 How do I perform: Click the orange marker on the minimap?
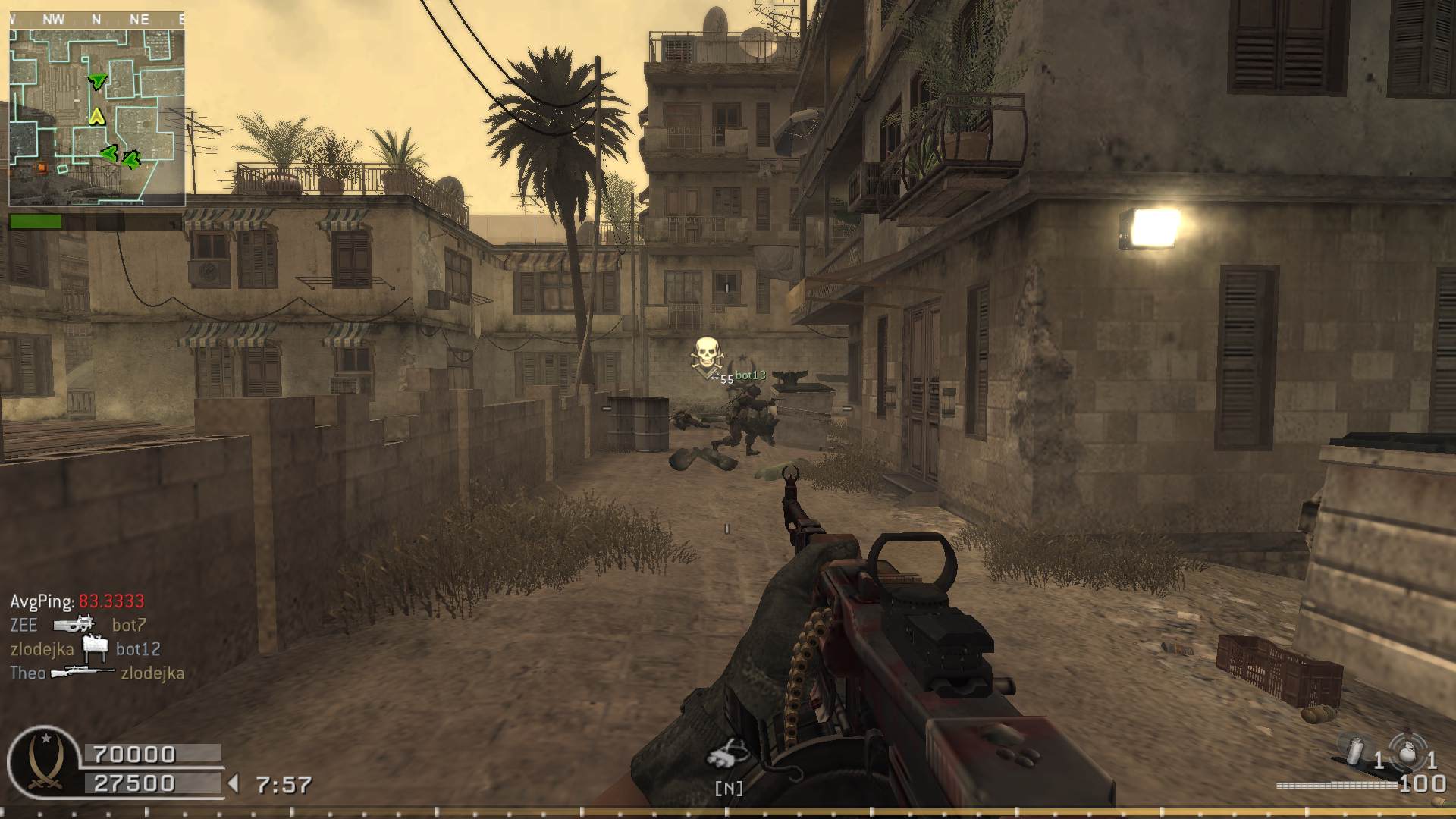42,167
